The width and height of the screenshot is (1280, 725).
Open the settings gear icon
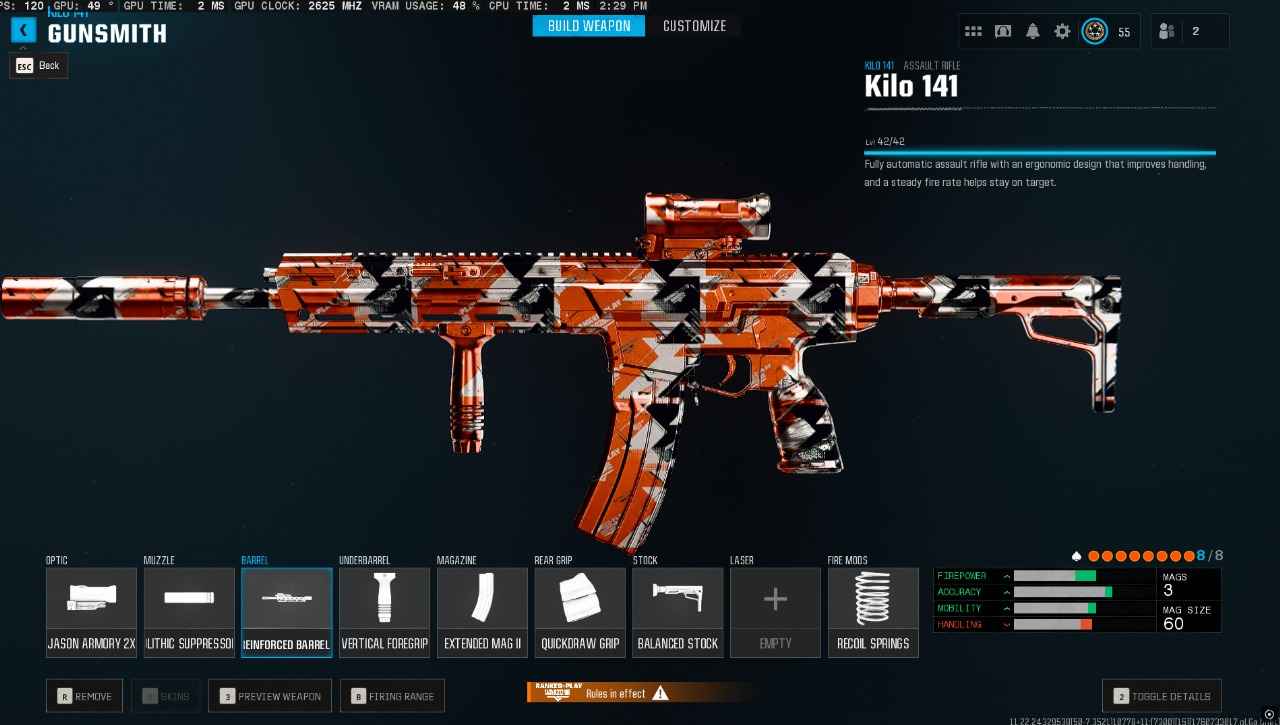click(x=1062, y=31)
